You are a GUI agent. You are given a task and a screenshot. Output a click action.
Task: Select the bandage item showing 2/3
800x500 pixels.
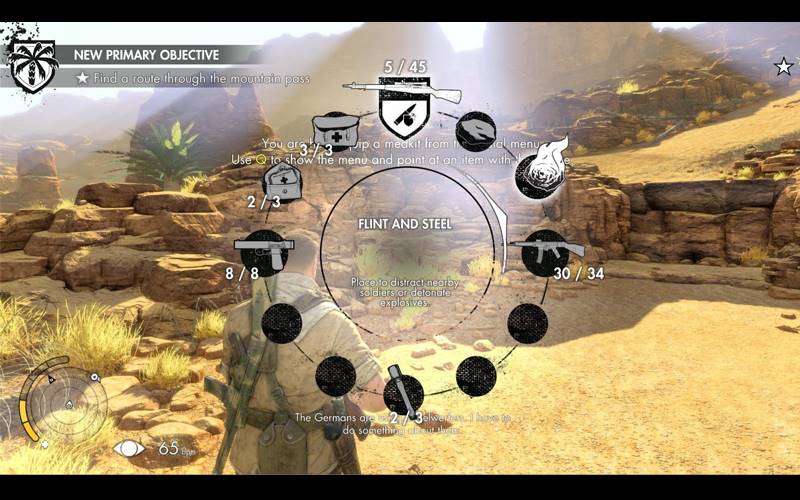tap(282, 182)
